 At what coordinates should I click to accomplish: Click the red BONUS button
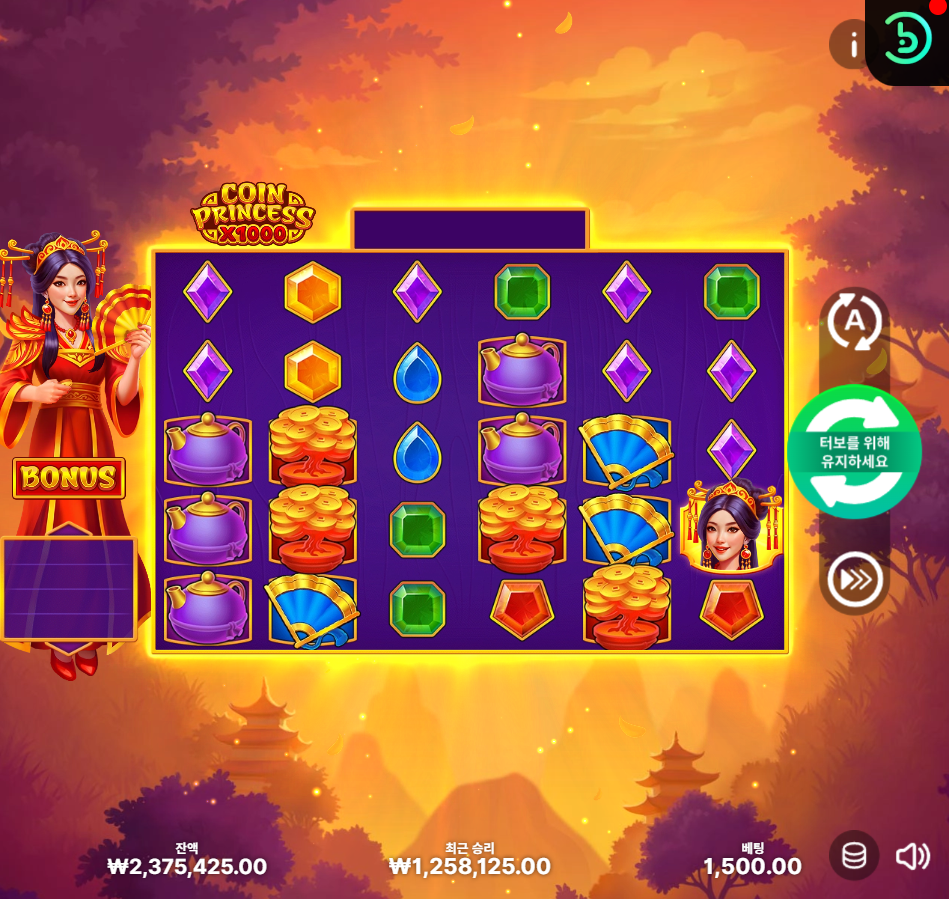point(69,478)
